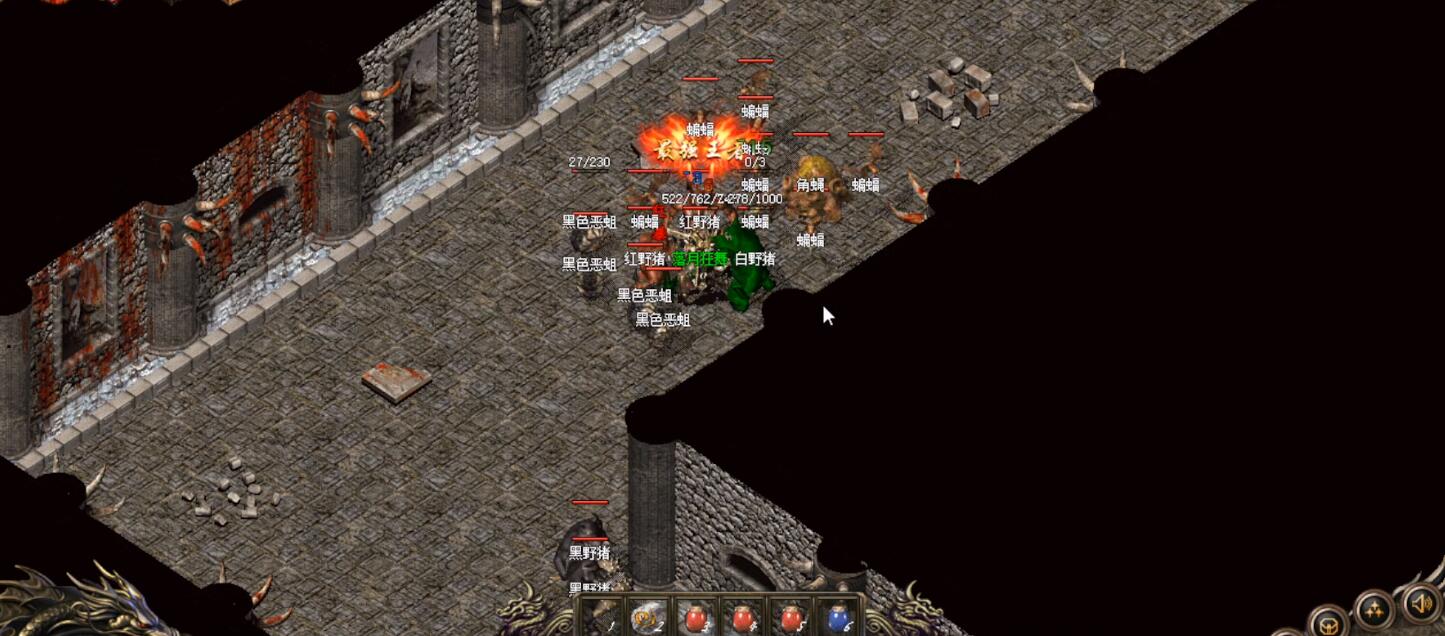Open the hexagonal box icon button
1445x636 pixels.
pyautogui.click(x=1329, y=624)
